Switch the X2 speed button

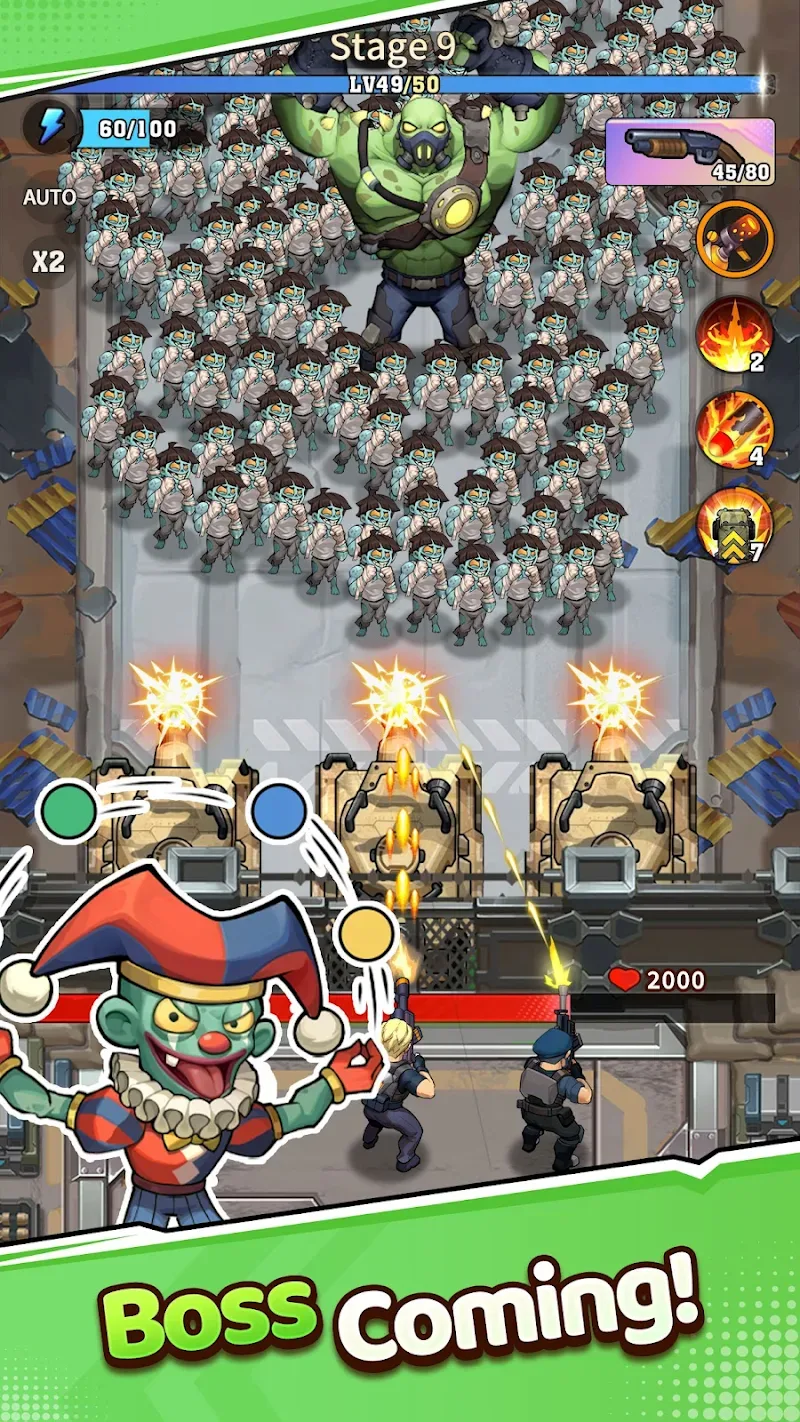click(x=48, y=262)
